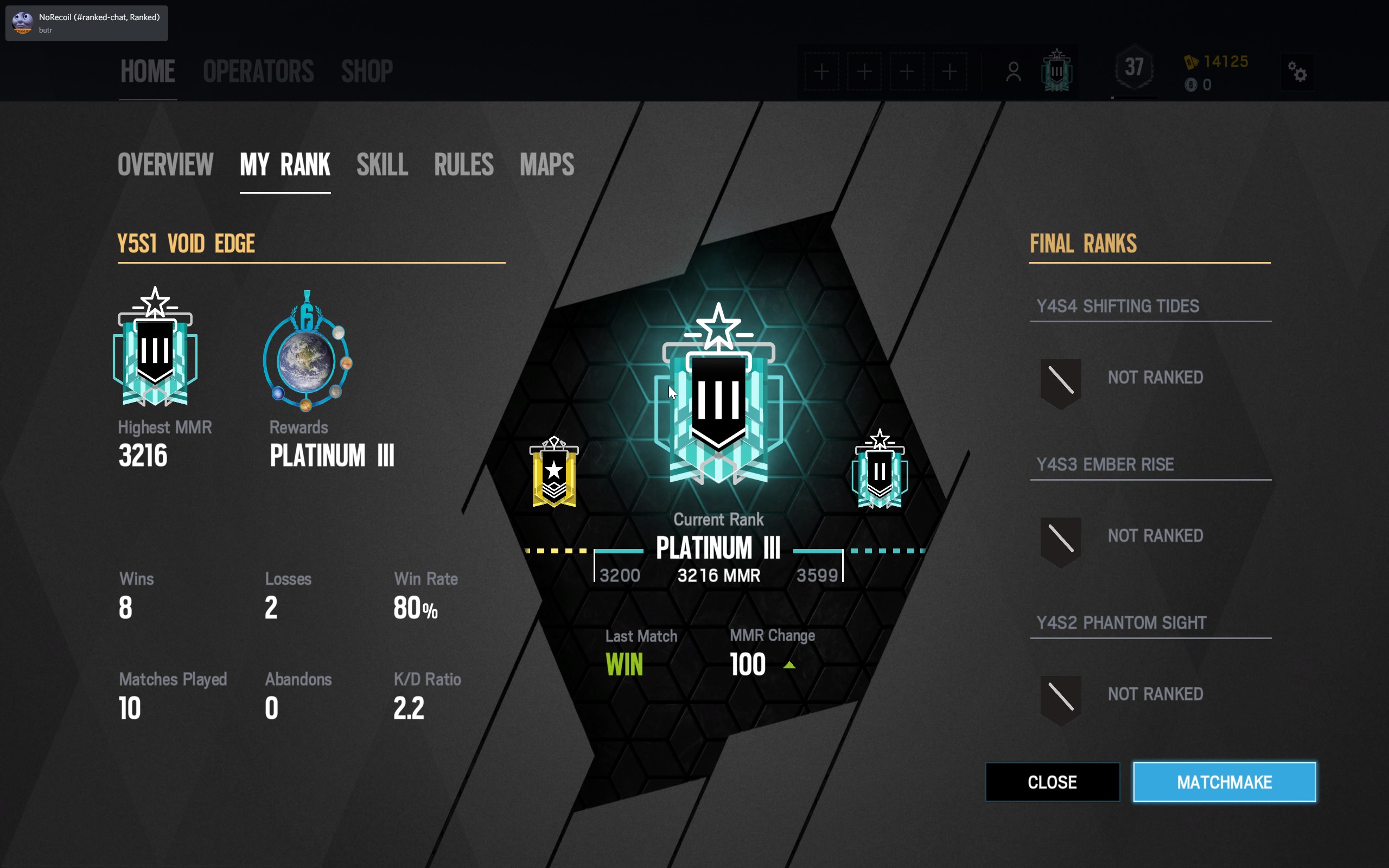Show the Maps tab

pos(546,165)
